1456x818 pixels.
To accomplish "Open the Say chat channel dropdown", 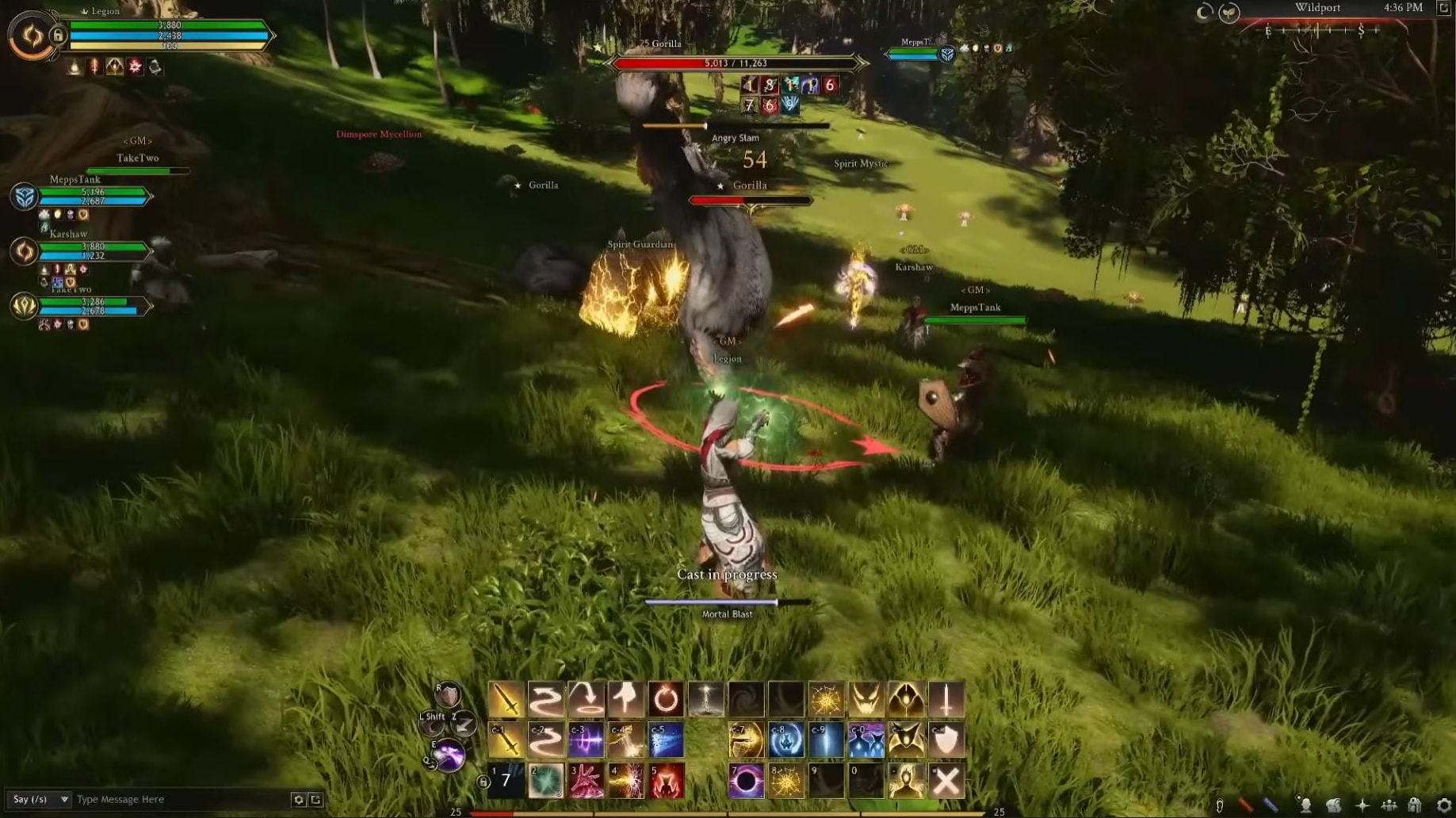I will (x=38, y=799).
